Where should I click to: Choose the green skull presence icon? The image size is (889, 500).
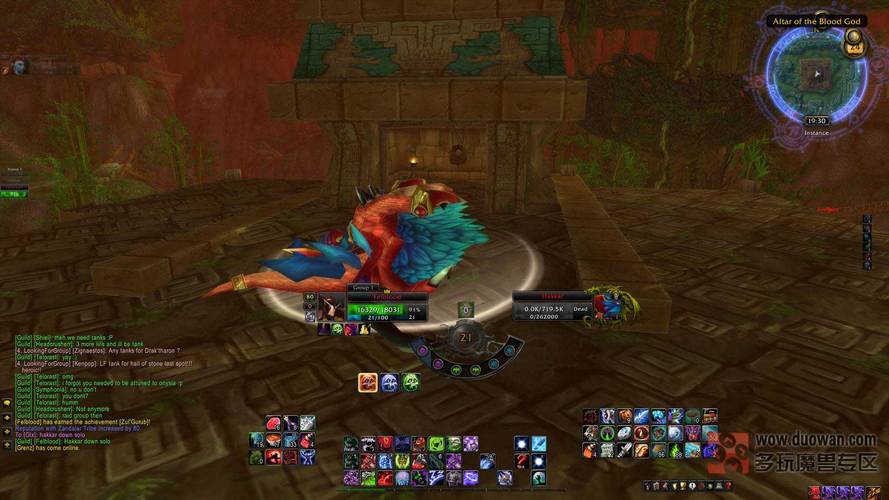[410, 382]
